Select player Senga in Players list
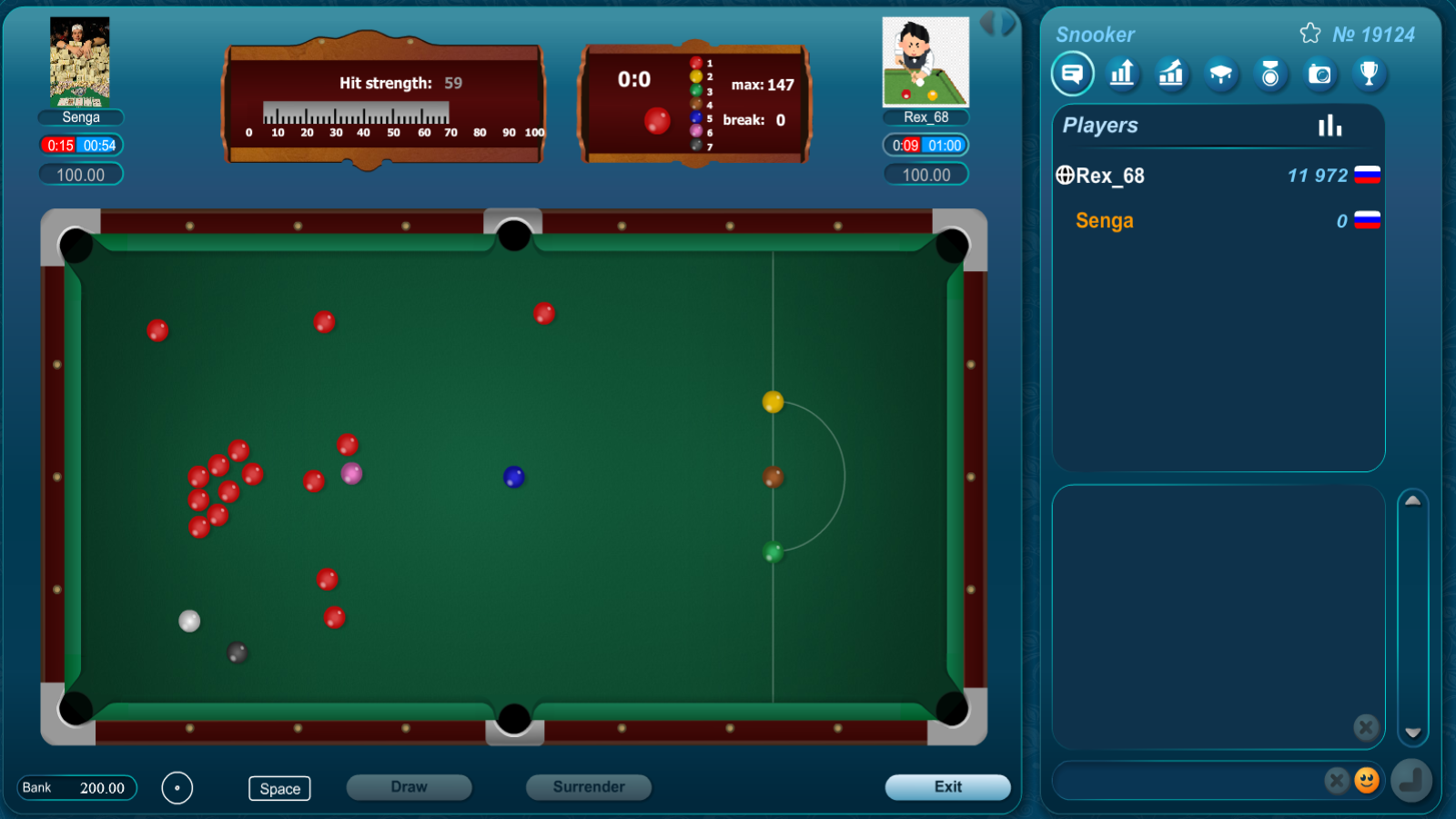1456x819 pixels. [x=1104, y=220]
